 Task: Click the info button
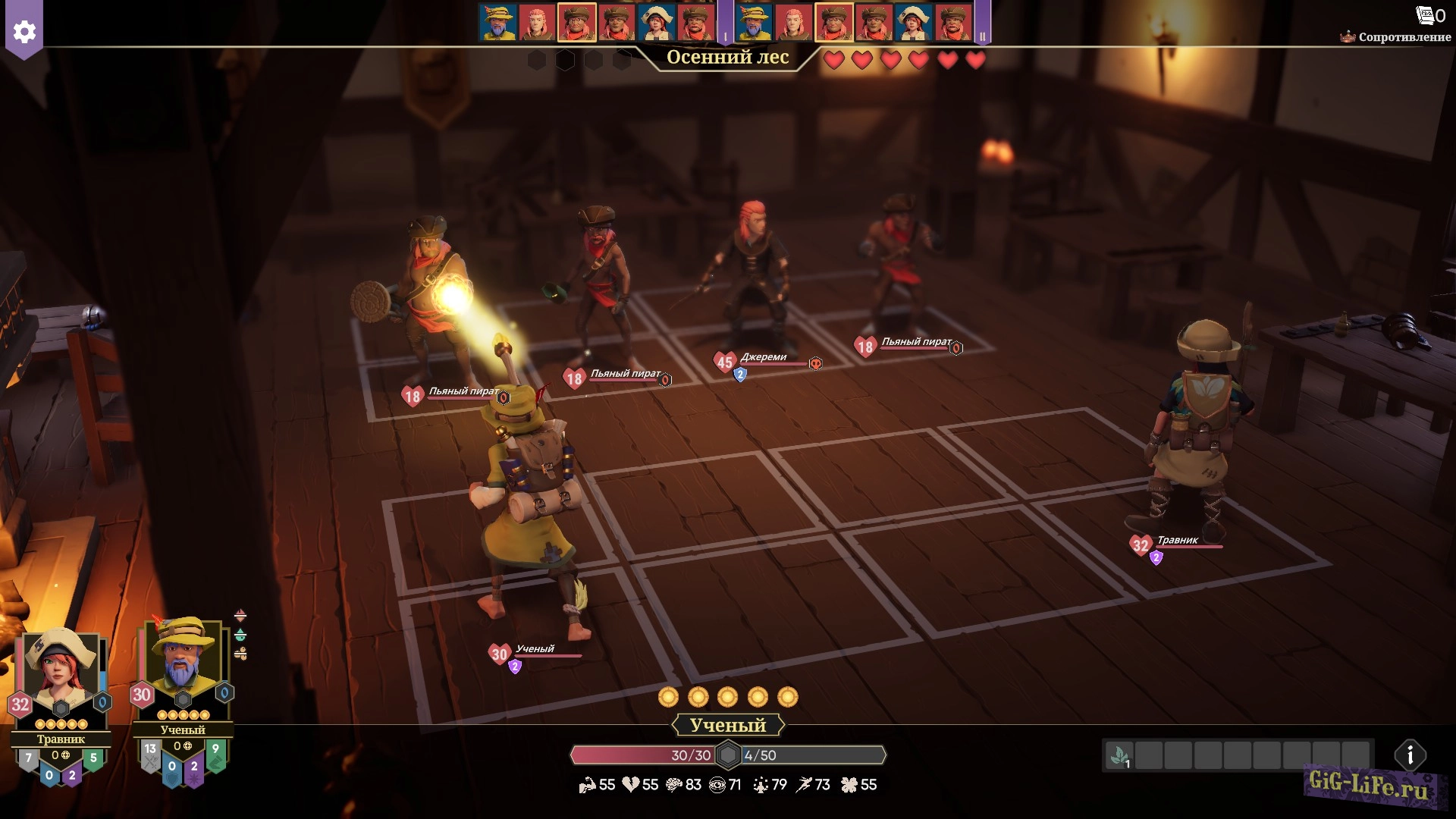tap(1410, 755)
